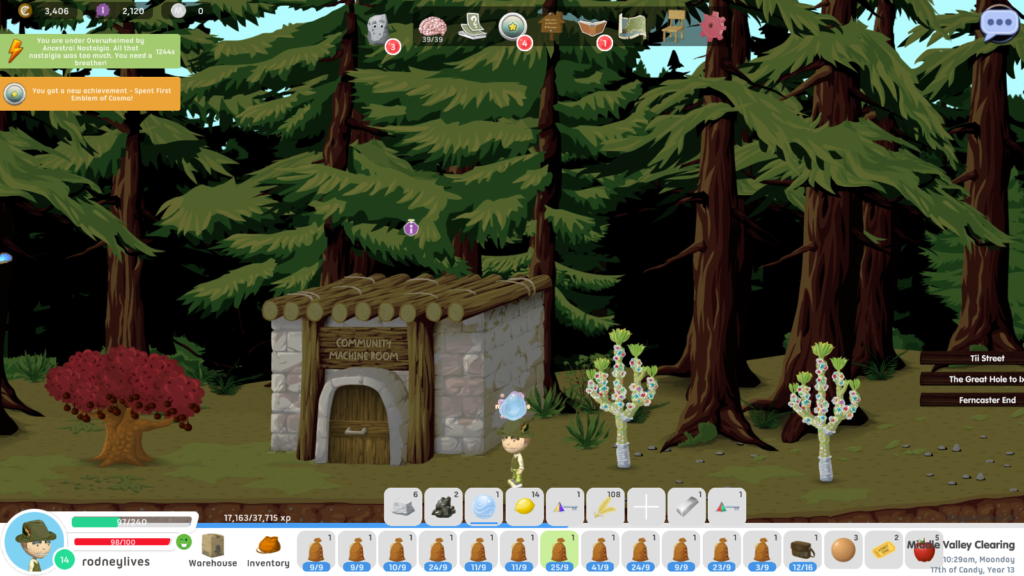
Task: Select the blue bubble orb slot
Action: pyautogui.click(x=484, y=507)
